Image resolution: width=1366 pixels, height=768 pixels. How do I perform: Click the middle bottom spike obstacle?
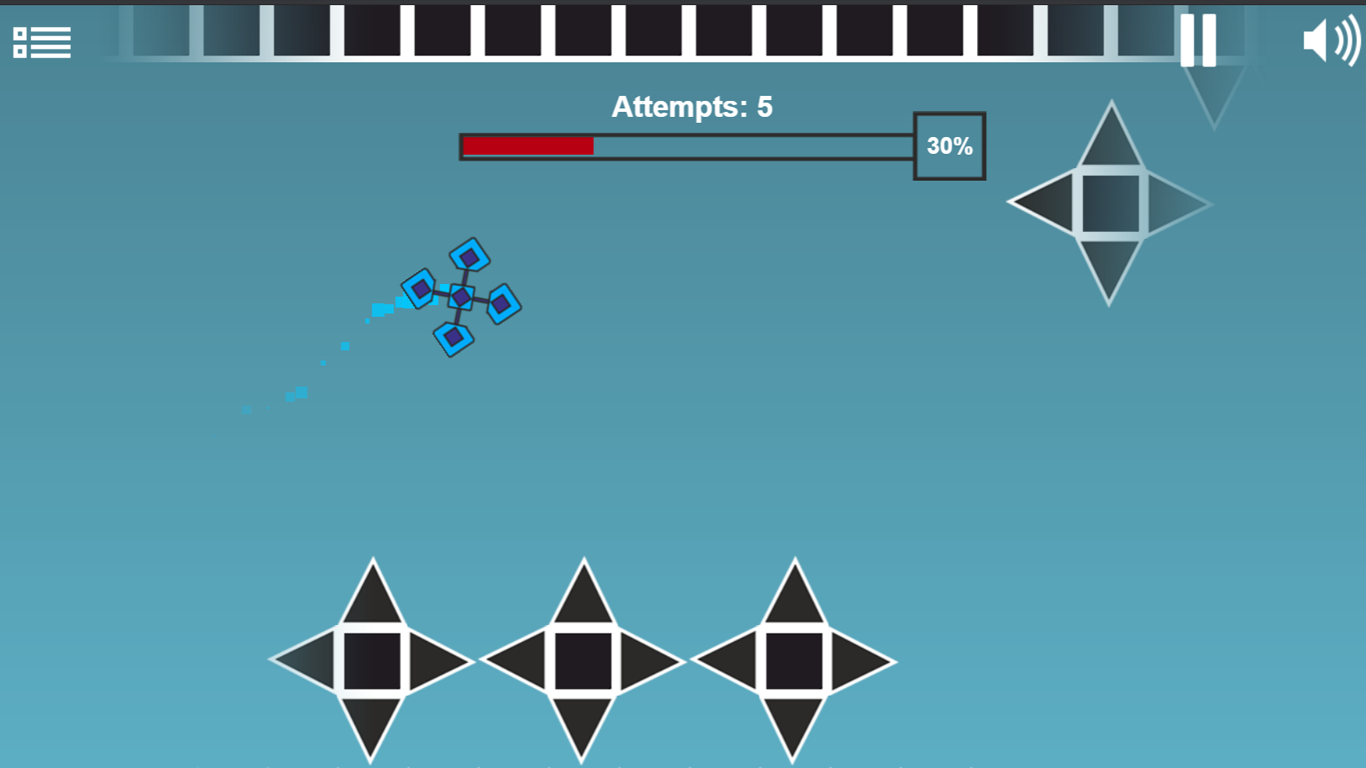[583, 660]
